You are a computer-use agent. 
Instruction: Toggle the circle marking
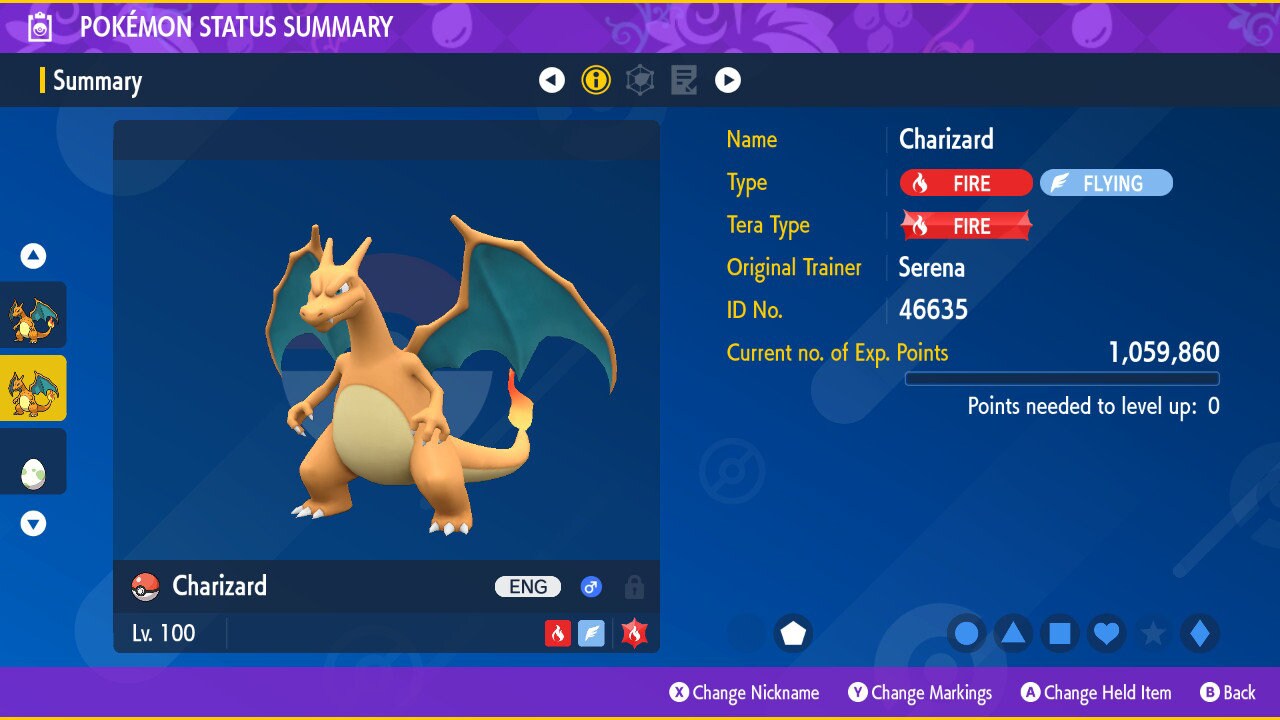tap(966, 634)
